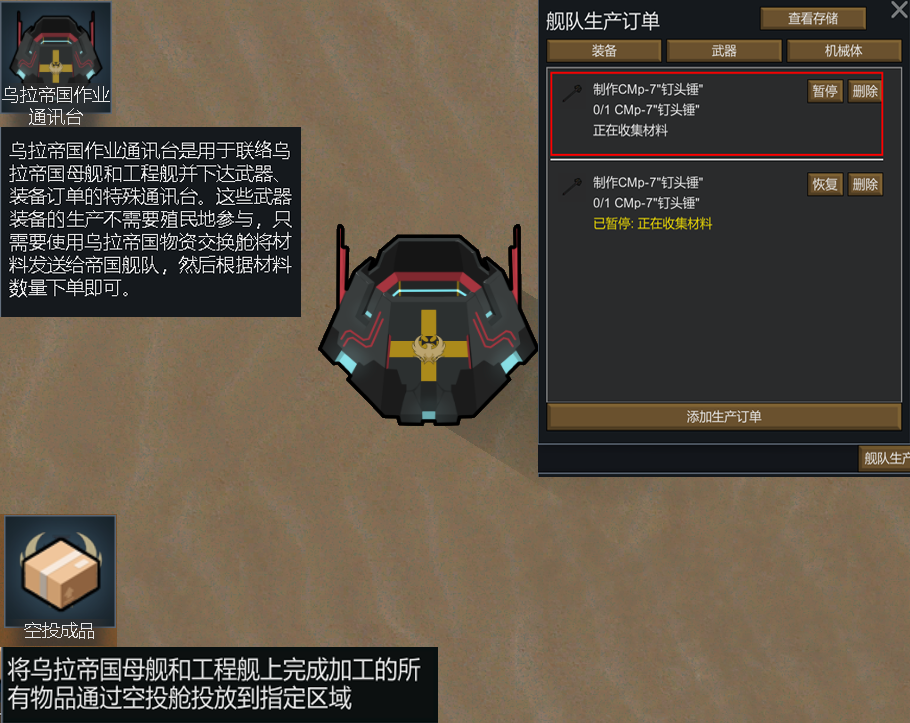Viewport: 910px width, 723px height.
Task: Select the order marked 已暂停
Action: coord(680,205)
